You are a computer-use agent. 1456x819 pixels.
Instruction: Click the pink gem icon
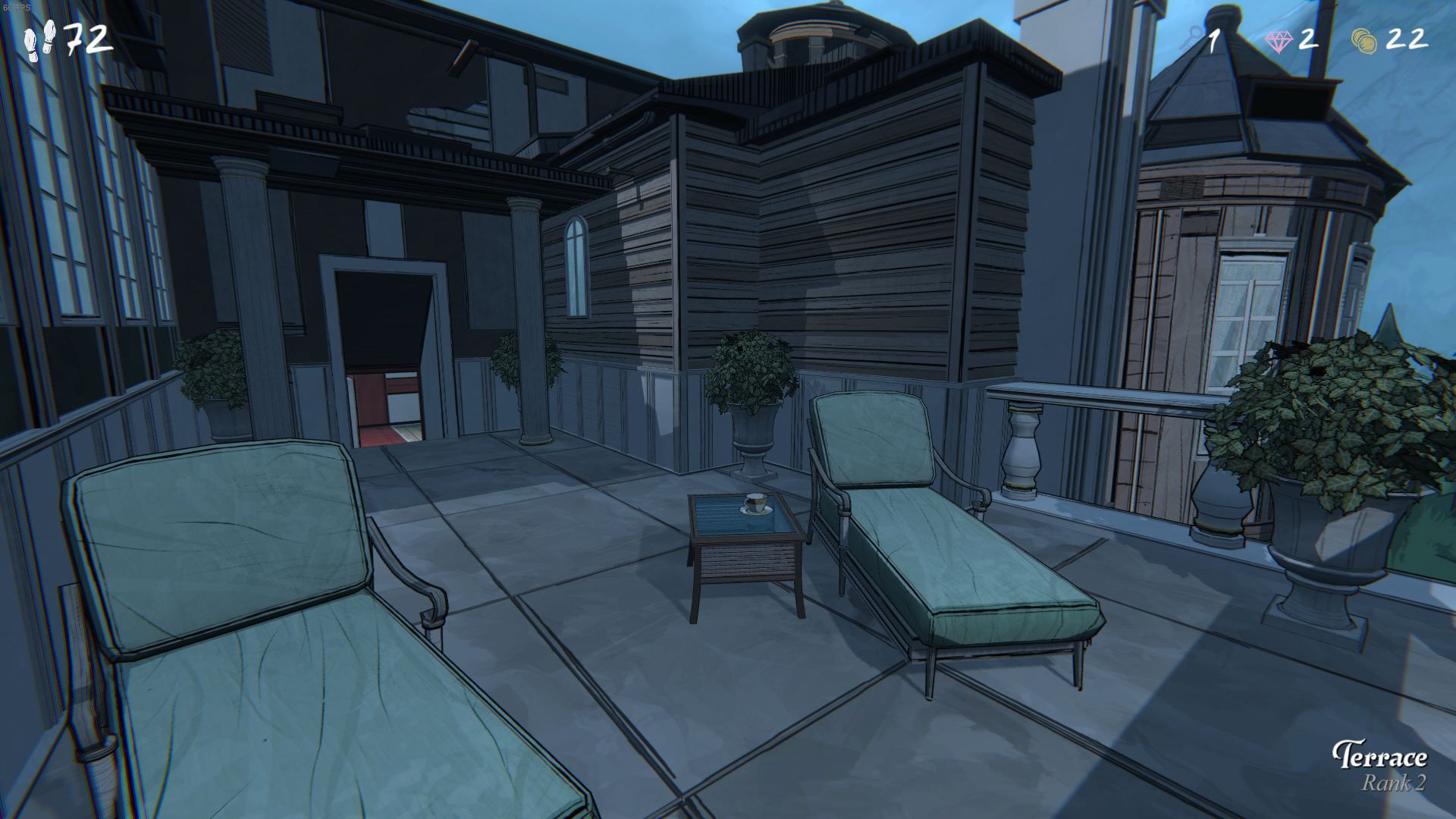[1280, 41]
